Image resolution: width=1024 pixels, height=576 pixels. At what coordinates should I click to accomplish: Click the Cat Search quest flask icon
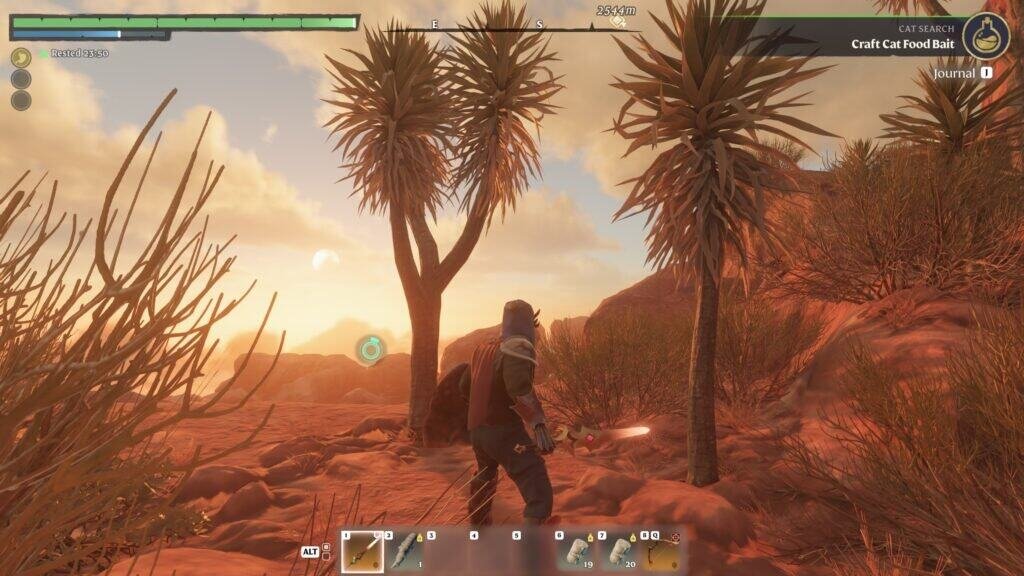(x=986, y=36)
